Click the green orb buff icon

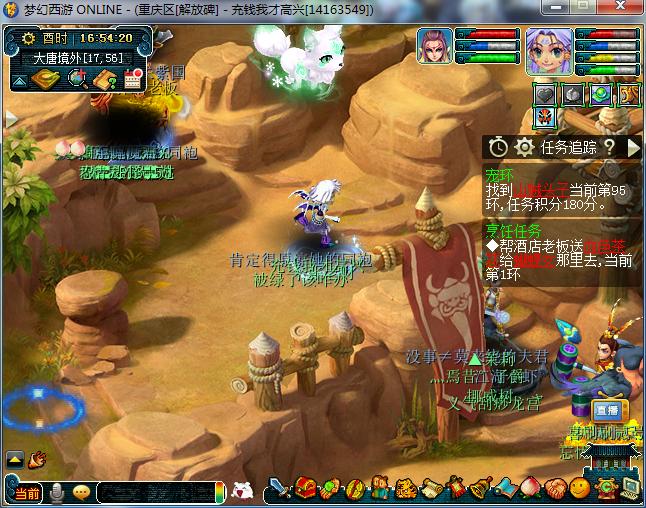pos(599,94)
